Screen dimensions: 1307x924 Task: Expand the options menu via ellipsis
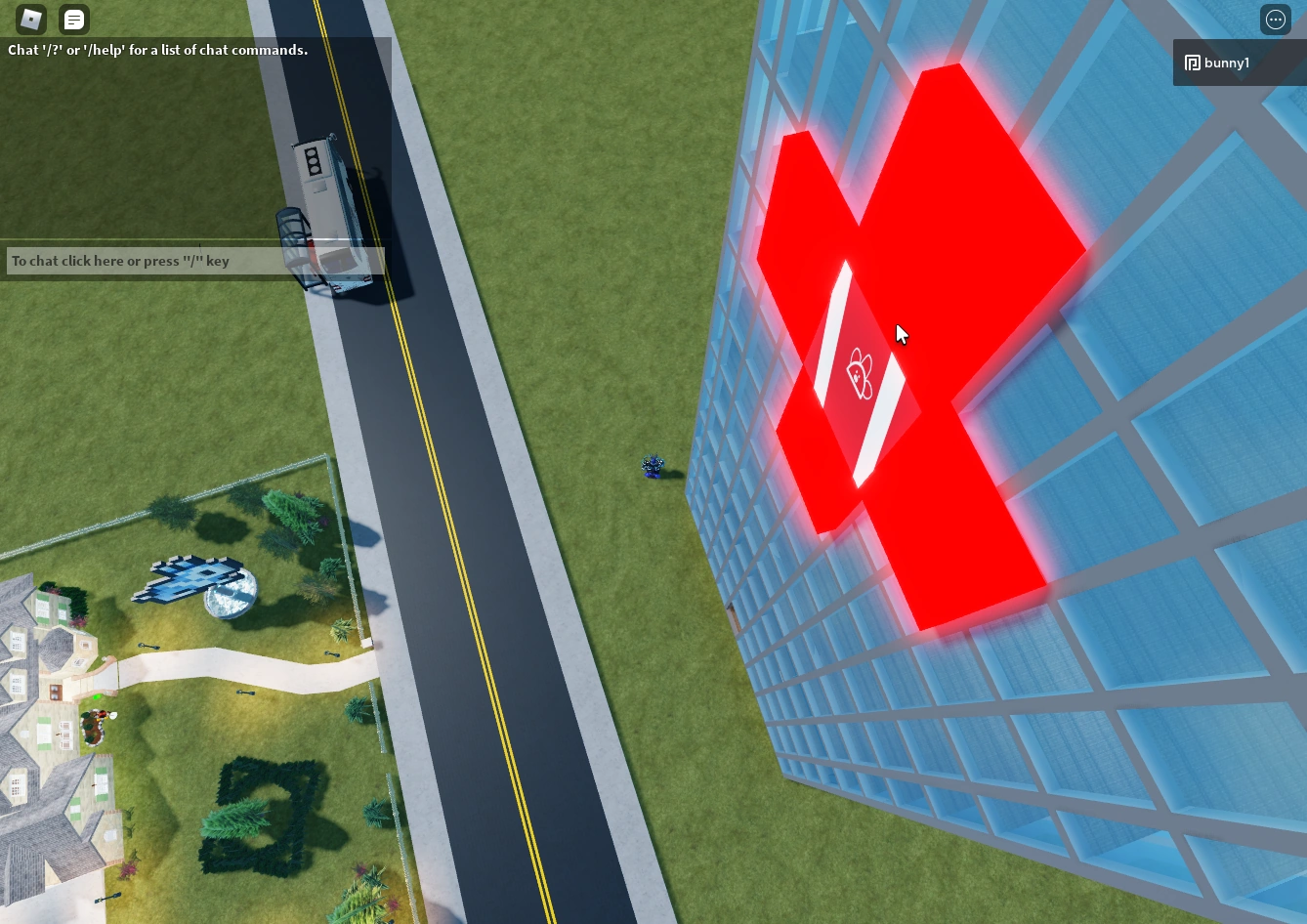point(1275,19)
